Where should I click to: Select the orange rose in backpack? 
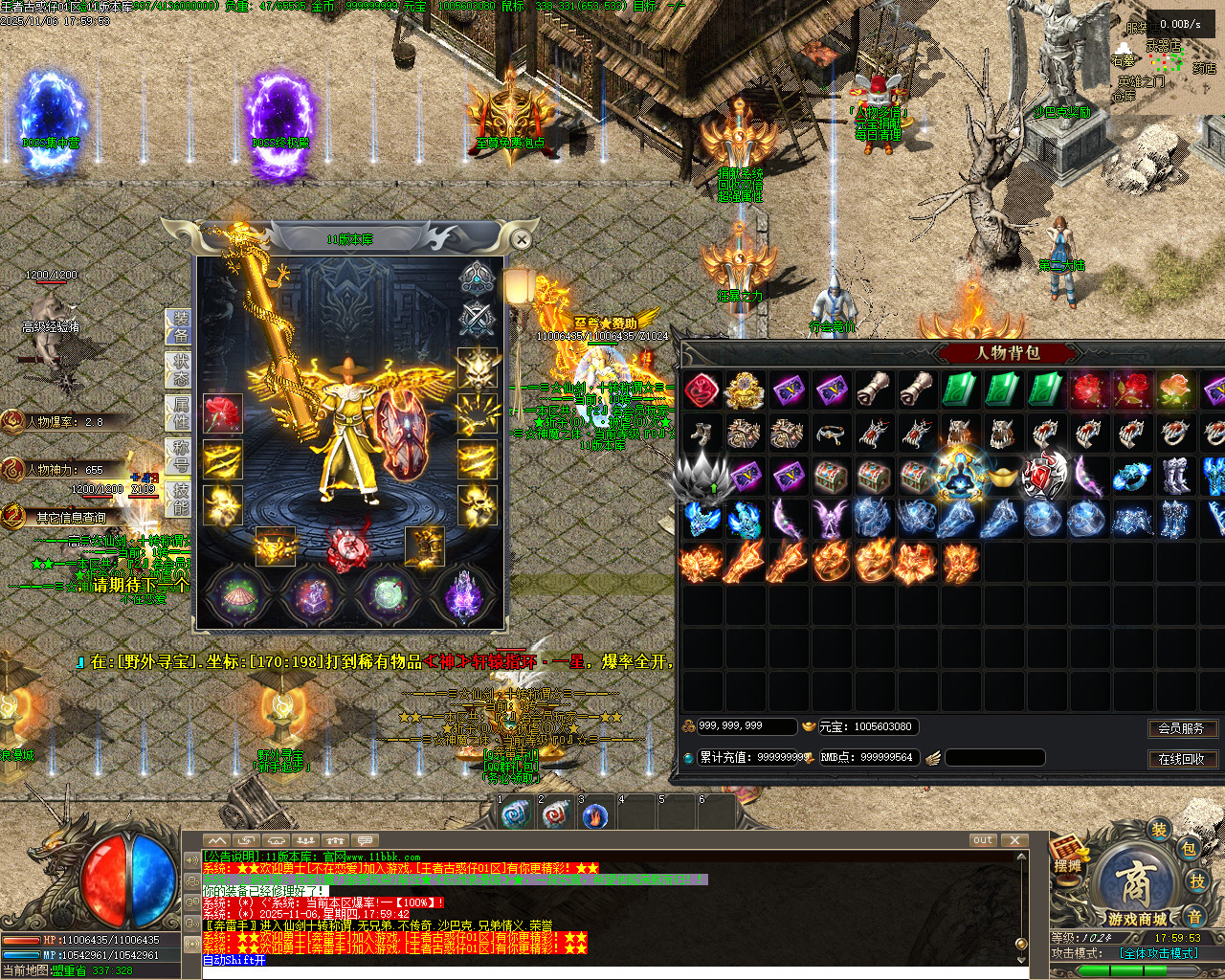(x=1174, y=390)
